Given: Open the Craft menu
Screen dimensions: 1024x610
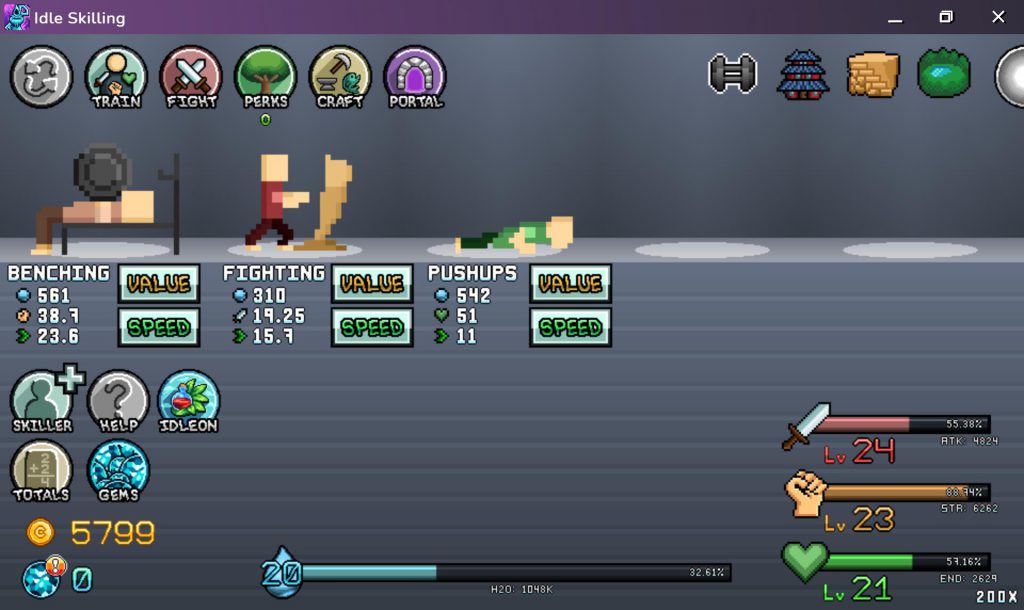Looking at the screenshot, I should (340, 76).
